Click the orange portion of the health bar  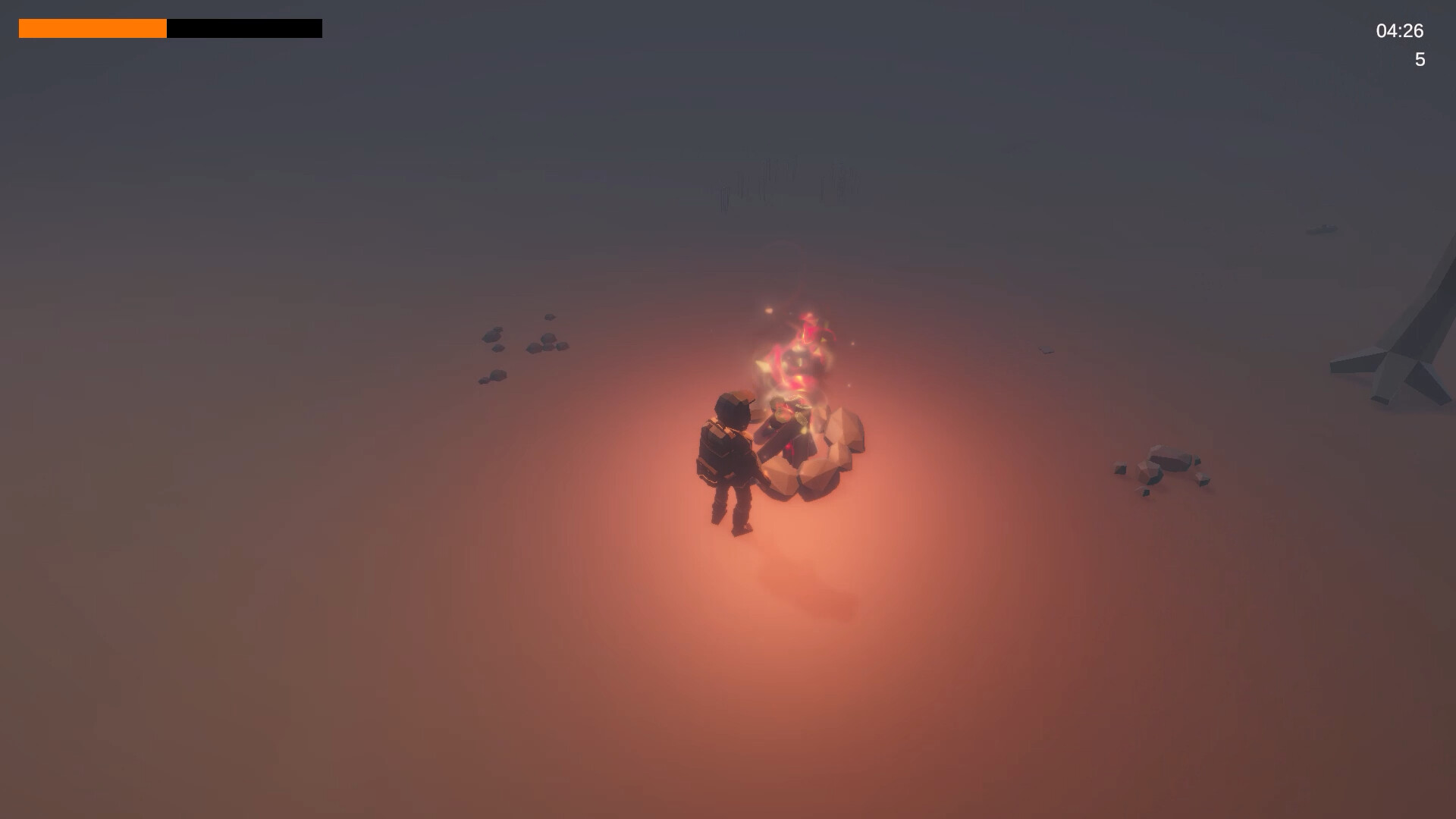click(91, 29)
